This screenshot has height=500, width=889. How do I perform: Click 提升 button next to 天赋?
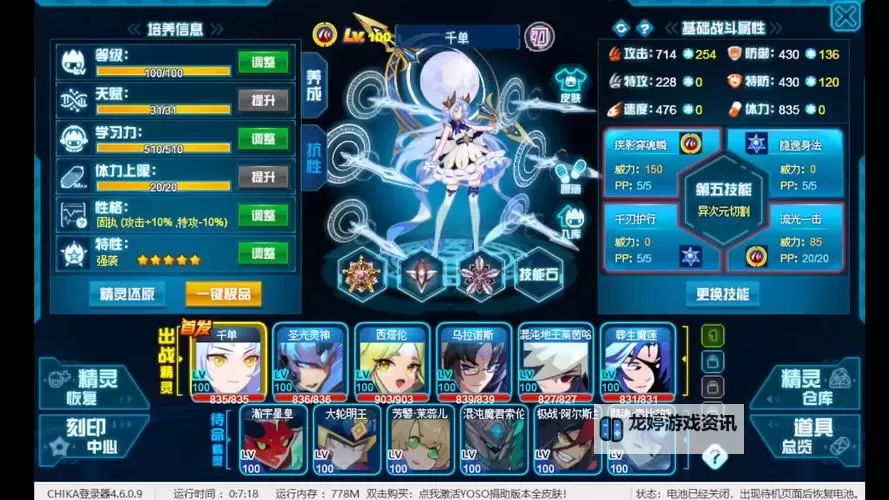[x=263, y=100]
